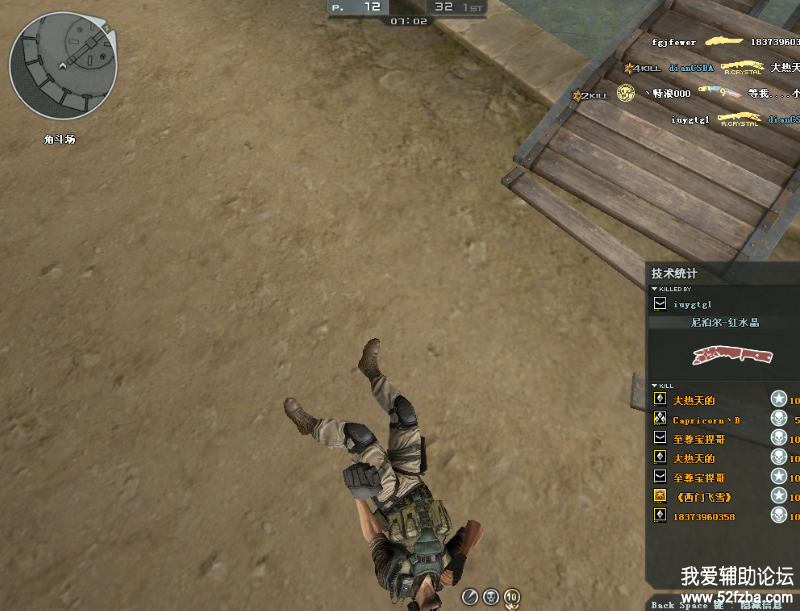Image resolution: width=800 pixels, height=611 pixels.
Task: Select the 18373960358 kill row
Action: (x=706, y=516)
